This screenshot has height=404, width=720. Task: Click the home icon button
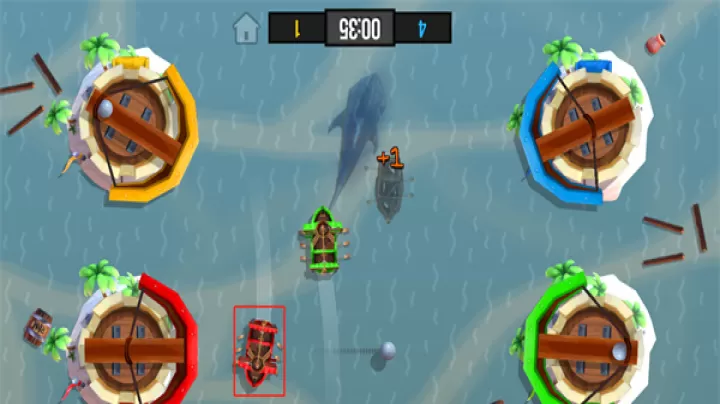click(246, 28)
